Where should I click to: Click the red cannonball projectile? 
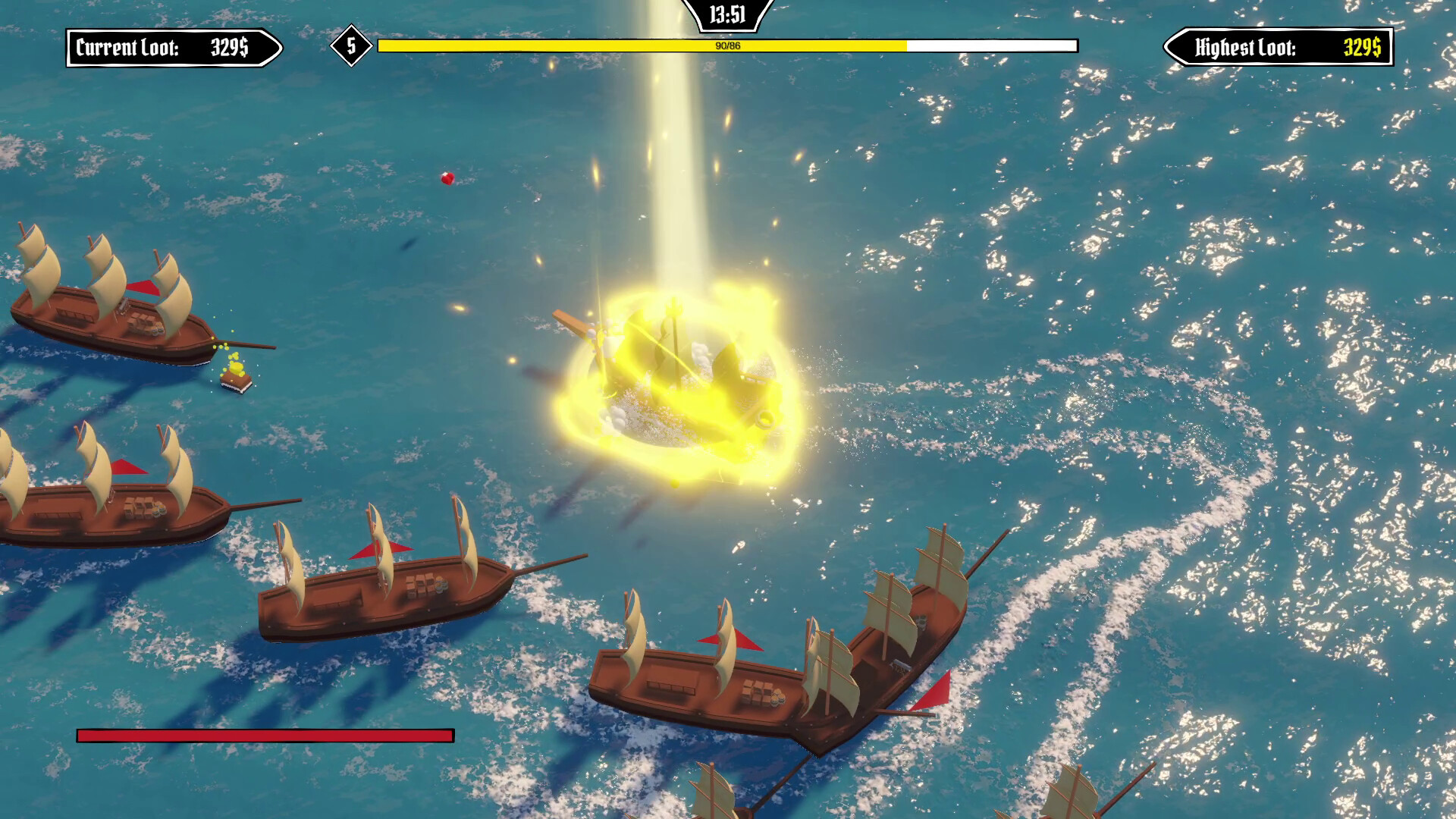point(447,177)
